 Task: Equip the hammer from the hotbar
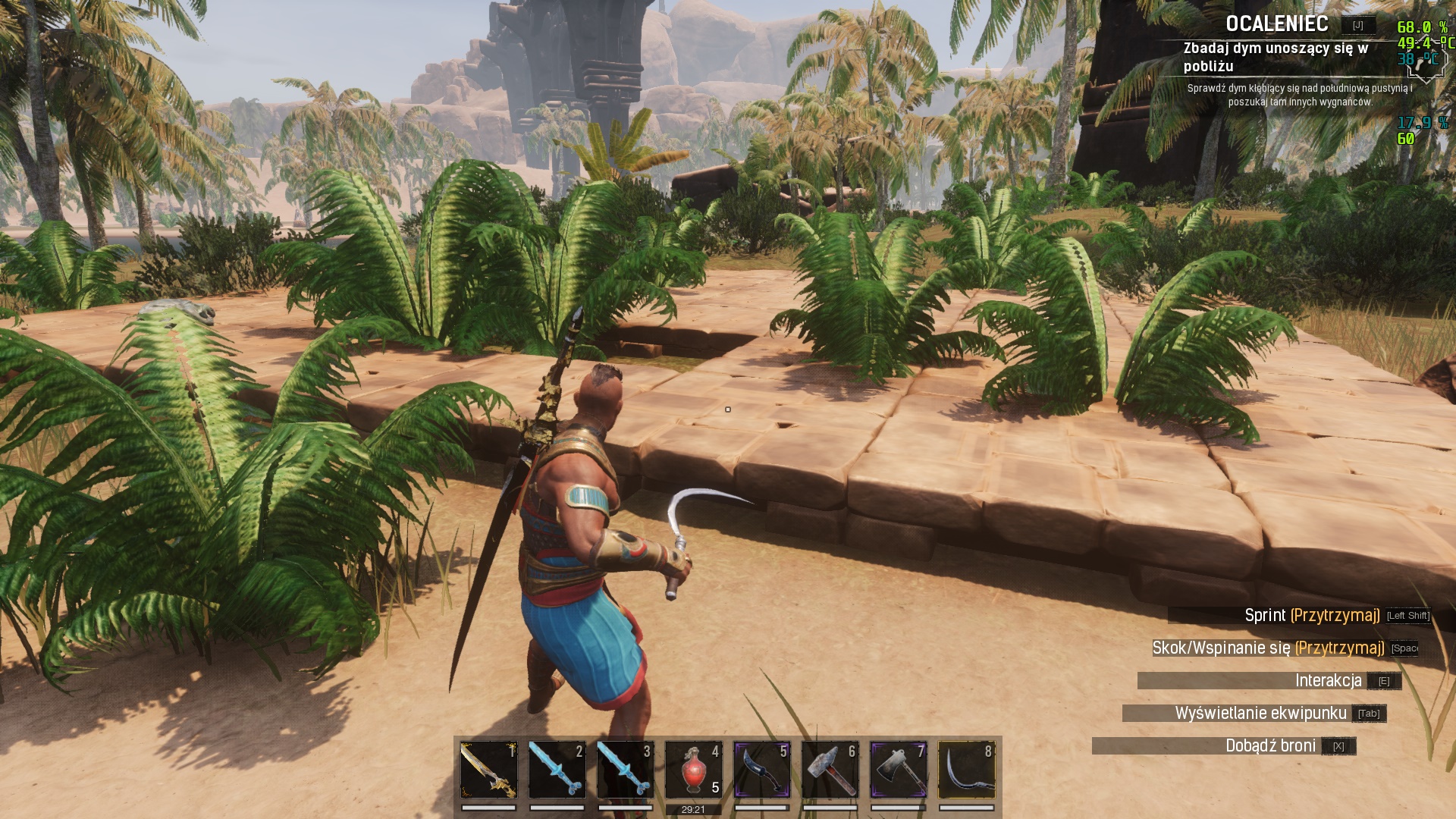[830, 770]
